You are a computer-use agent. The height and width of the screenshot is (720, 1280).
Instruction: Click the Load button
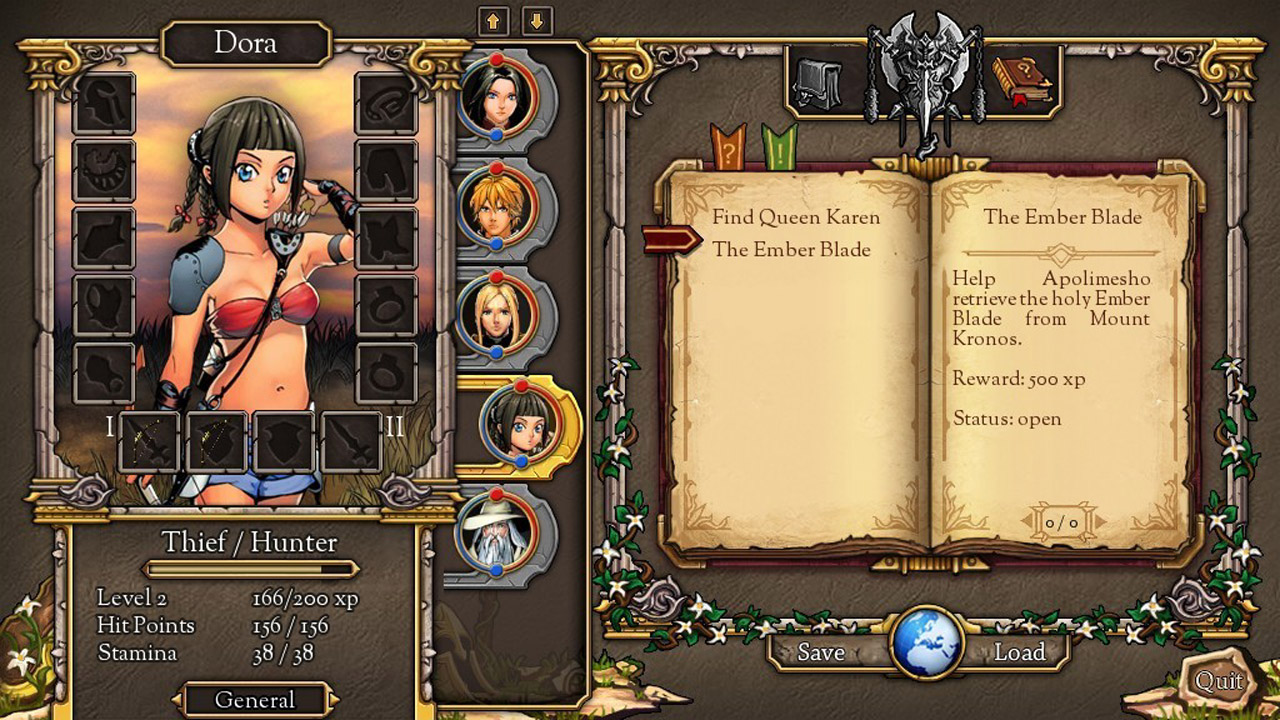click(x=1019, y=652)
